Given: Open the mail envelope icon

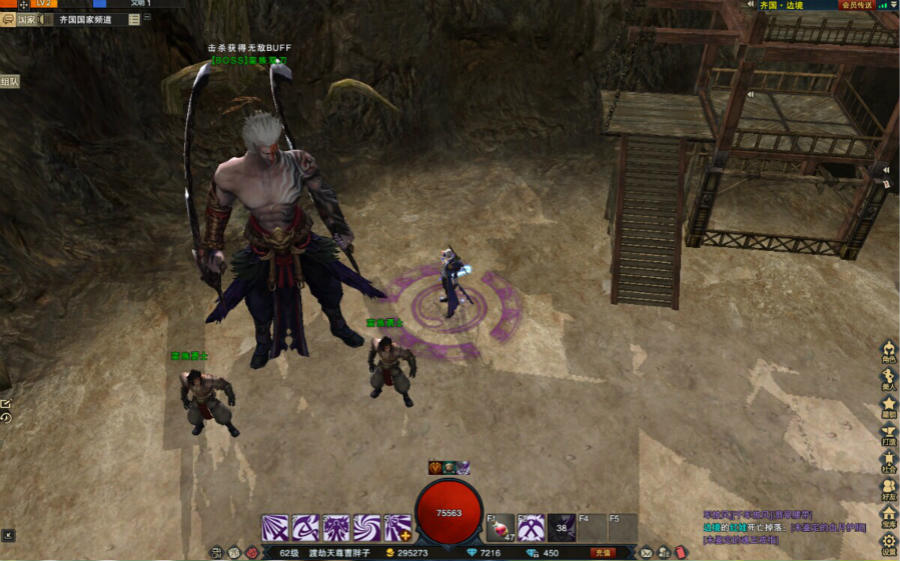Looking at the screenshot, I should (647, 552).
